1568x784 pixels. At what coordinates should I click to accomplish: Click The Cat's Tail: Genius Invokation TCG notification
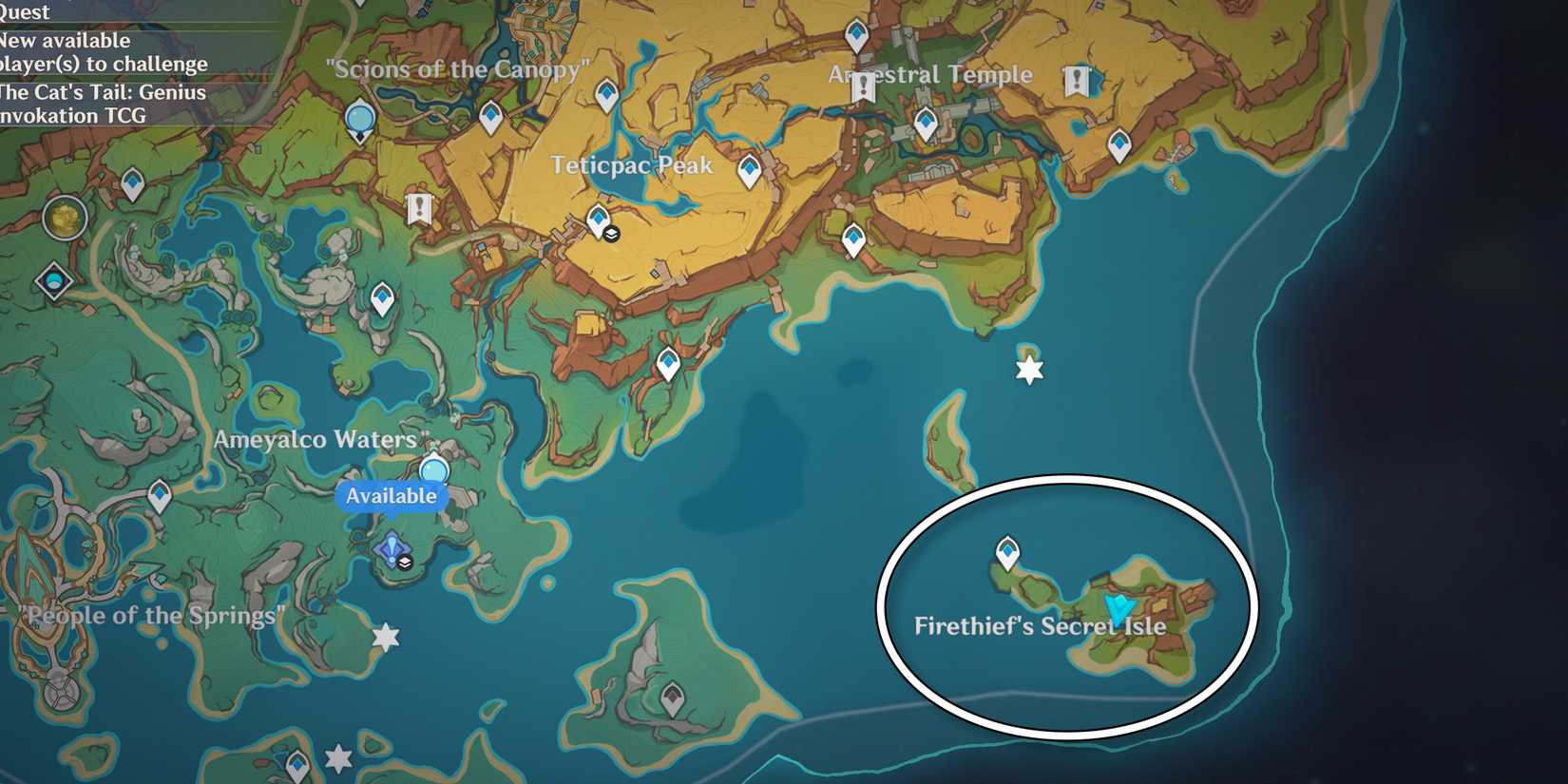[102, 104]
